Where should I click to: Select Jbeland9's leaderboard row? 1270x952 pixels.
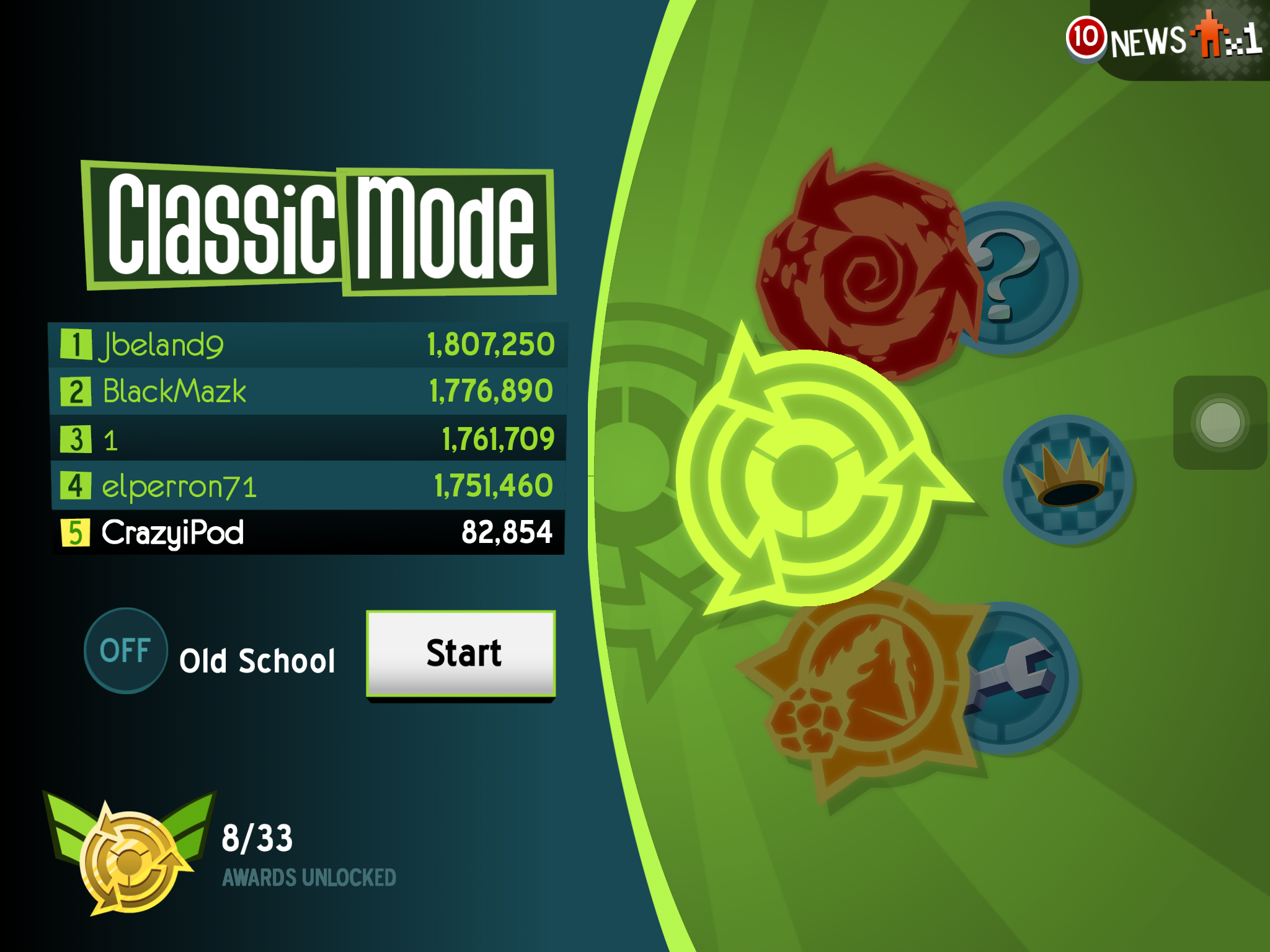(308, 345)
